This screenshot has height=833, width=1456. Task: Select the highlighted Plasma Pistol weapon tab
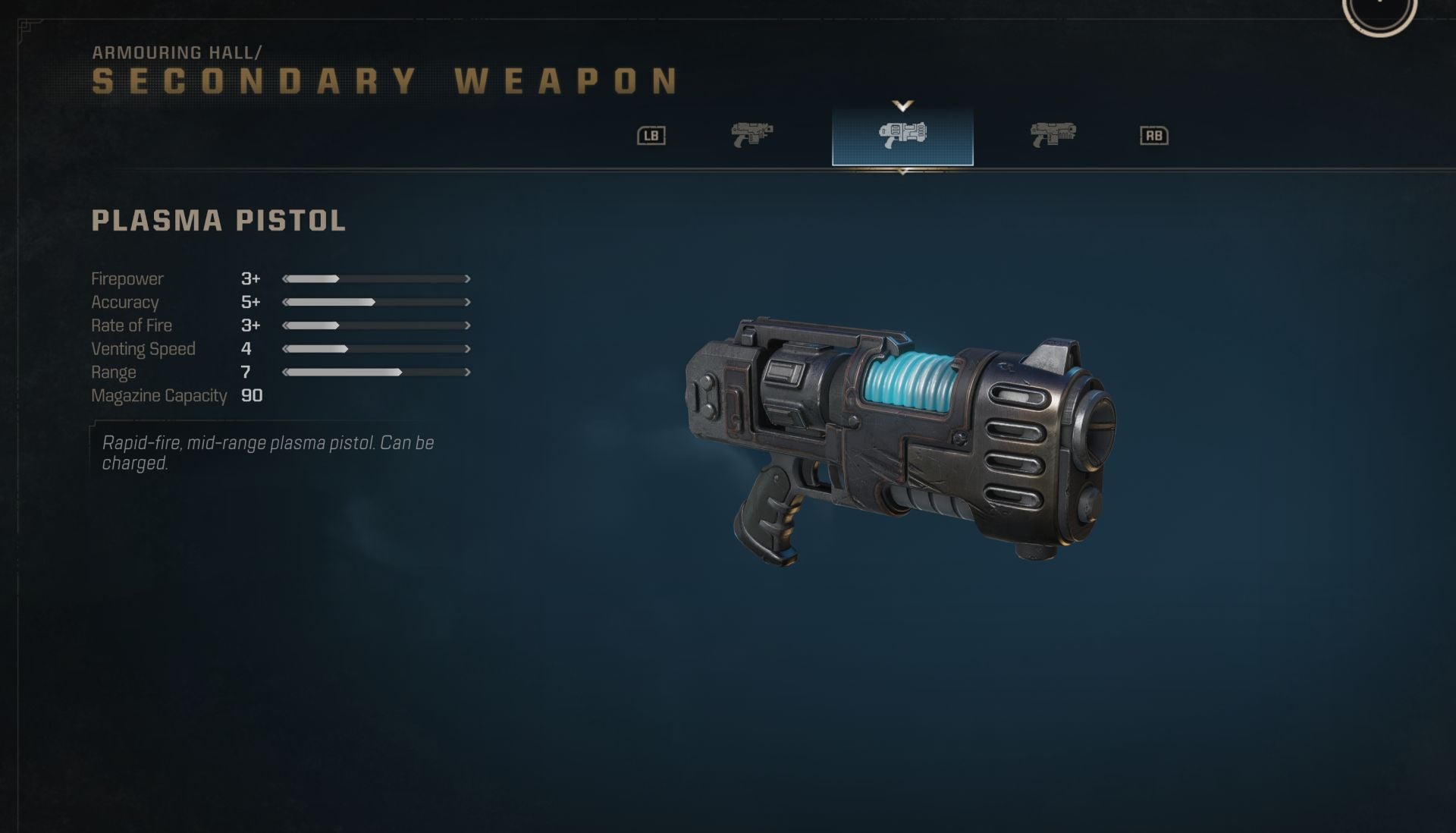click(902, 136)
